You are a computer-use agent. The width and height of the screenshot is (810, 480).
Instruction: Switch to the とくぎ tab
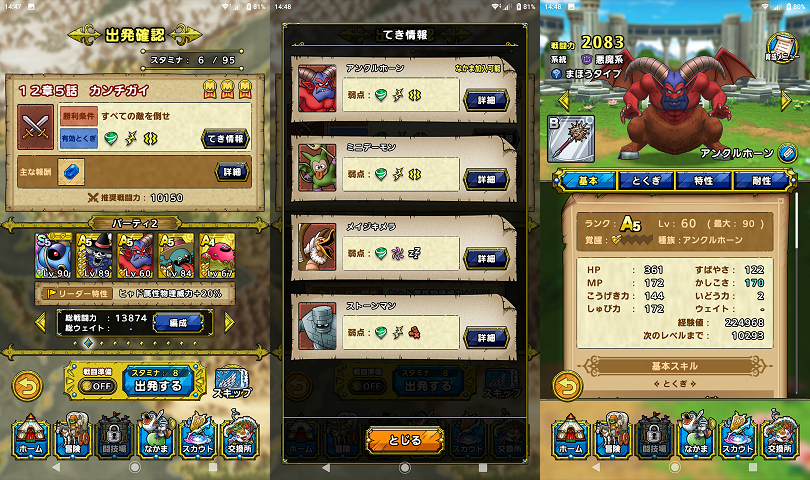point(645,180)
